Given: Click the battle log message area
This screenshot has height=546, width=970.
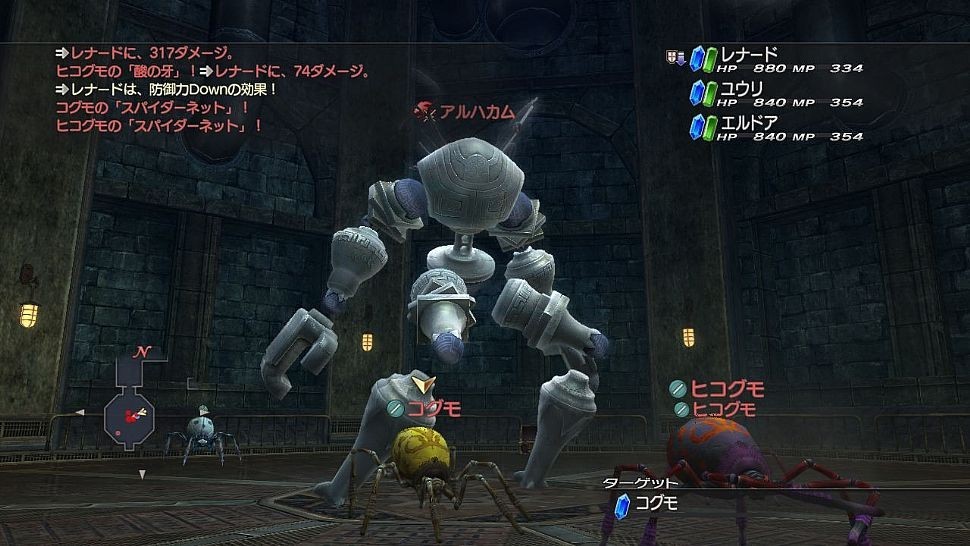Looking at the screenshot, I should 212,88.
